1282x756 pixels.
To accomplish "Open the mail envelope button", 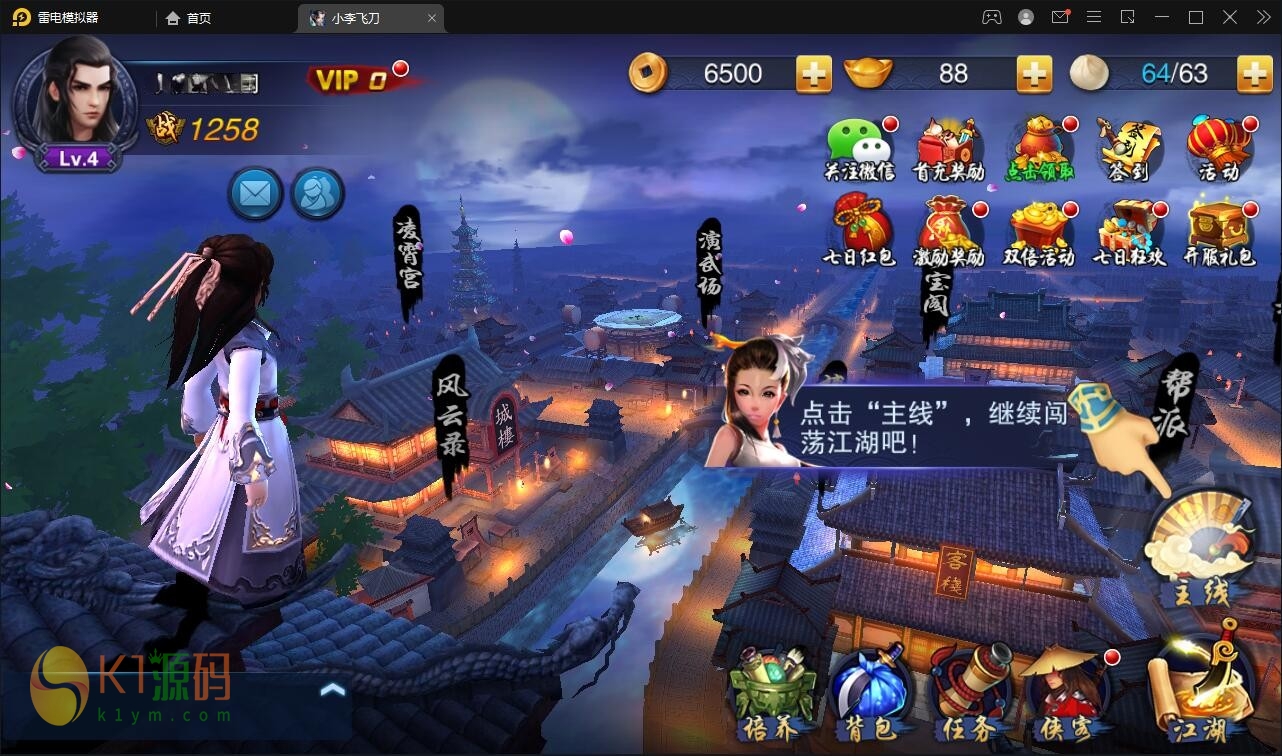I will [255, 193].
